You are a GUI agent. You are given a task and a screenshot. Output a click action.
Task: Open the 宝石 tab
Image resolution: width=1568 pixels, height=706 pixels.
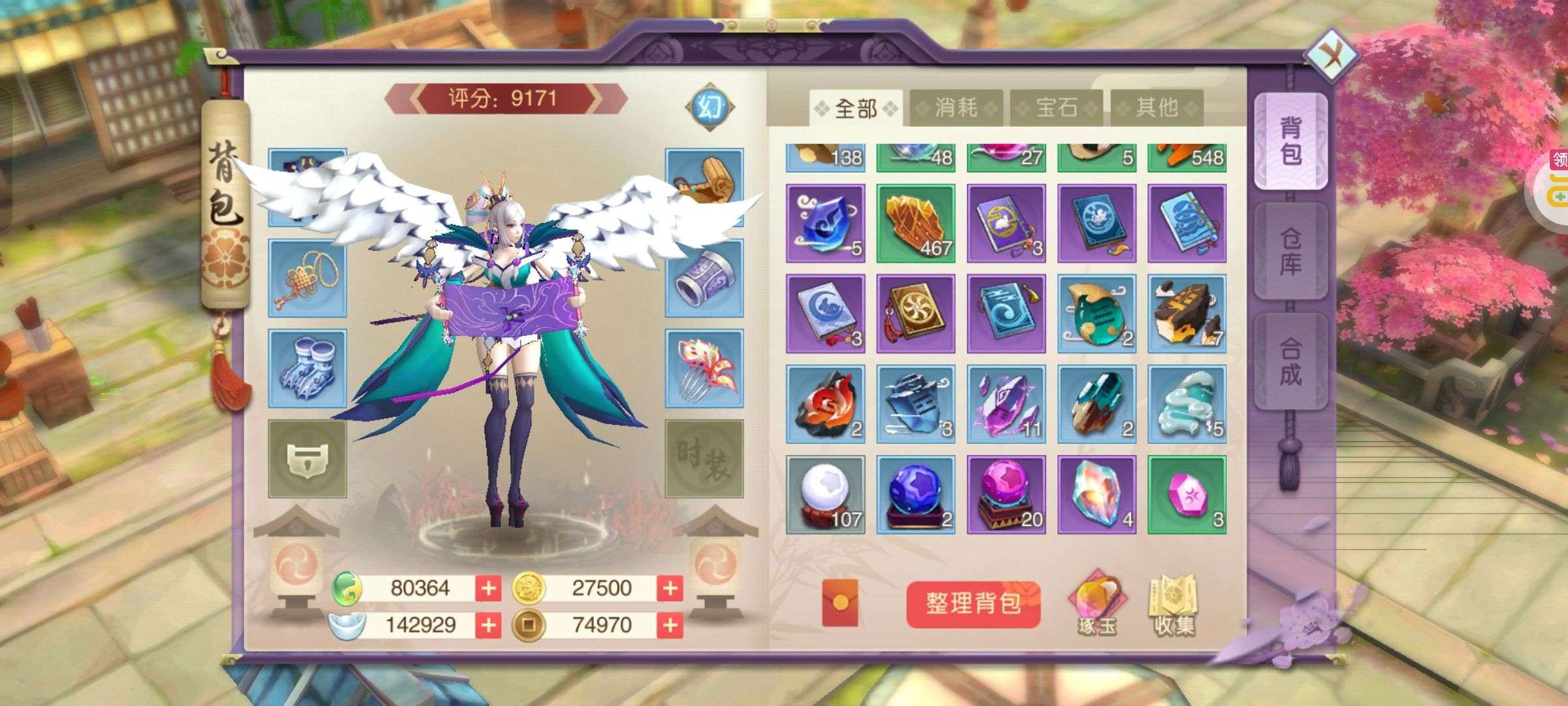(x=1056, y=108)
